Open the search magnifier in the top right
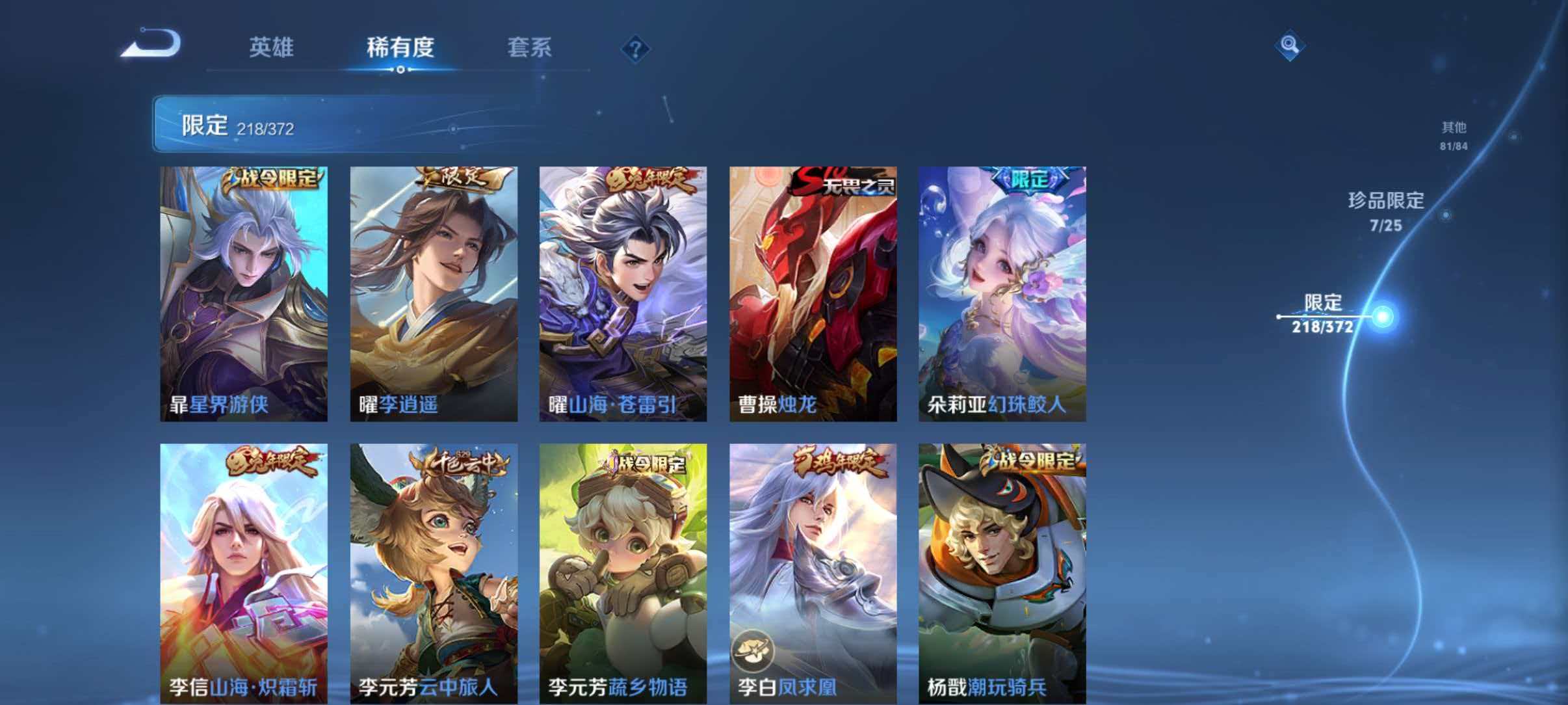1568x705 pixels. pyautogui.click(x=1292, y=46)
